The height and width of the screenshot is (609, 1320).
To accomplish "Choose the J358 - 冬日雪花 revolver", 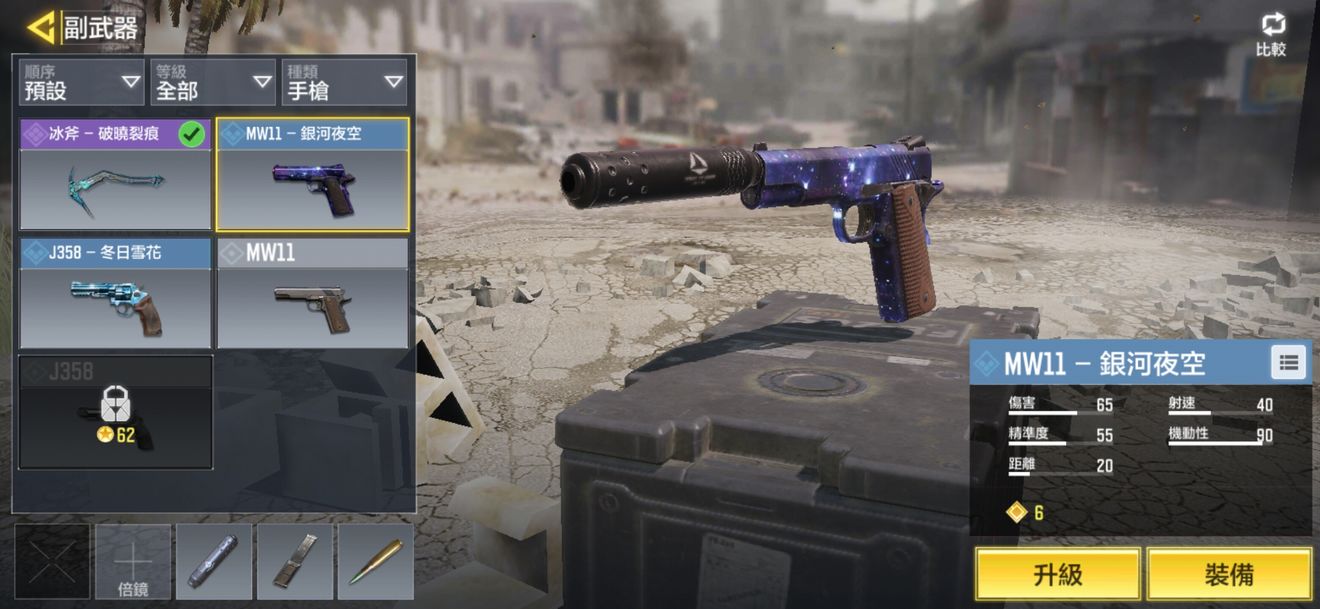I will pyautogui.click(x=115, y=293).
